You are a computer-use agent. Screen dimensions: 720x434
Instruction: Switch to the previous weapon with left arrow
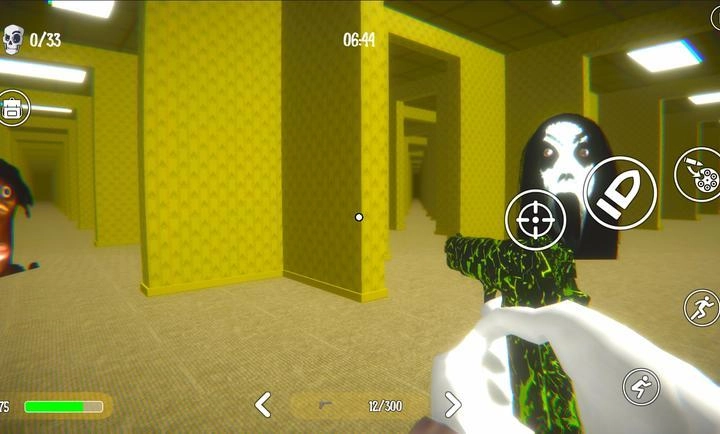[263, 405]
